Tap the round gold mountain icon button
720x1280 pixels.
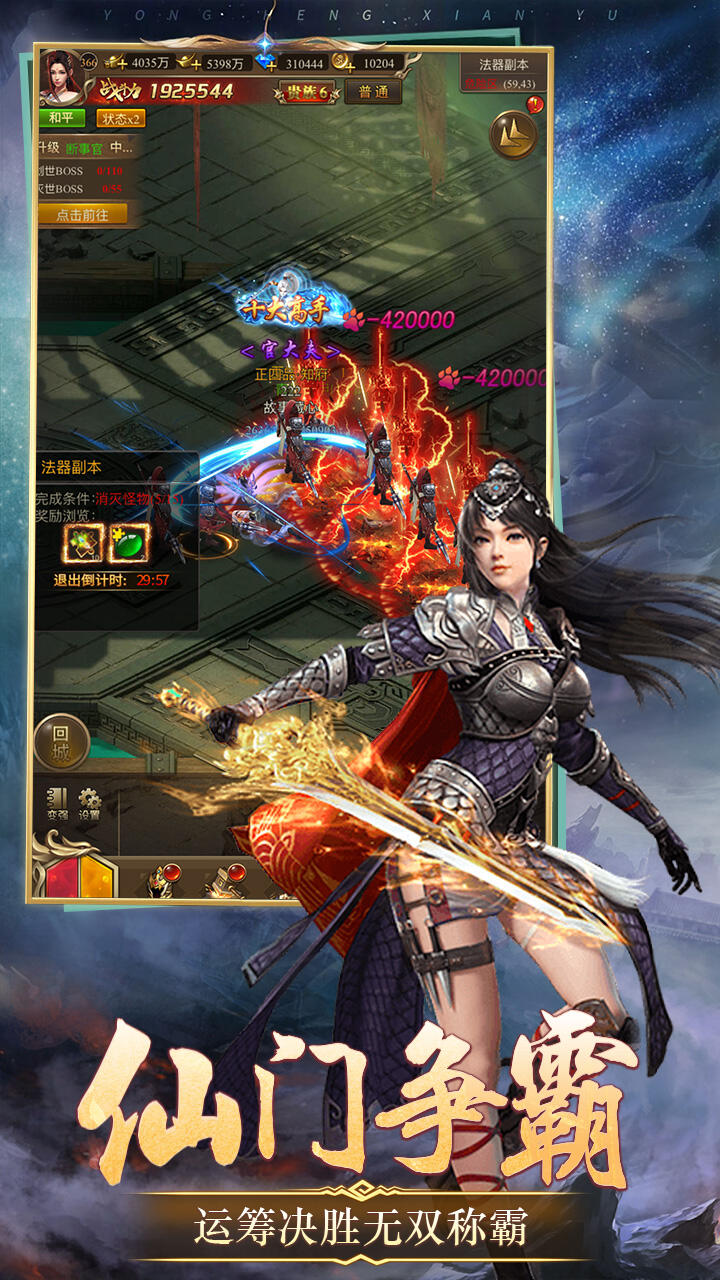[x=513, y=134]
